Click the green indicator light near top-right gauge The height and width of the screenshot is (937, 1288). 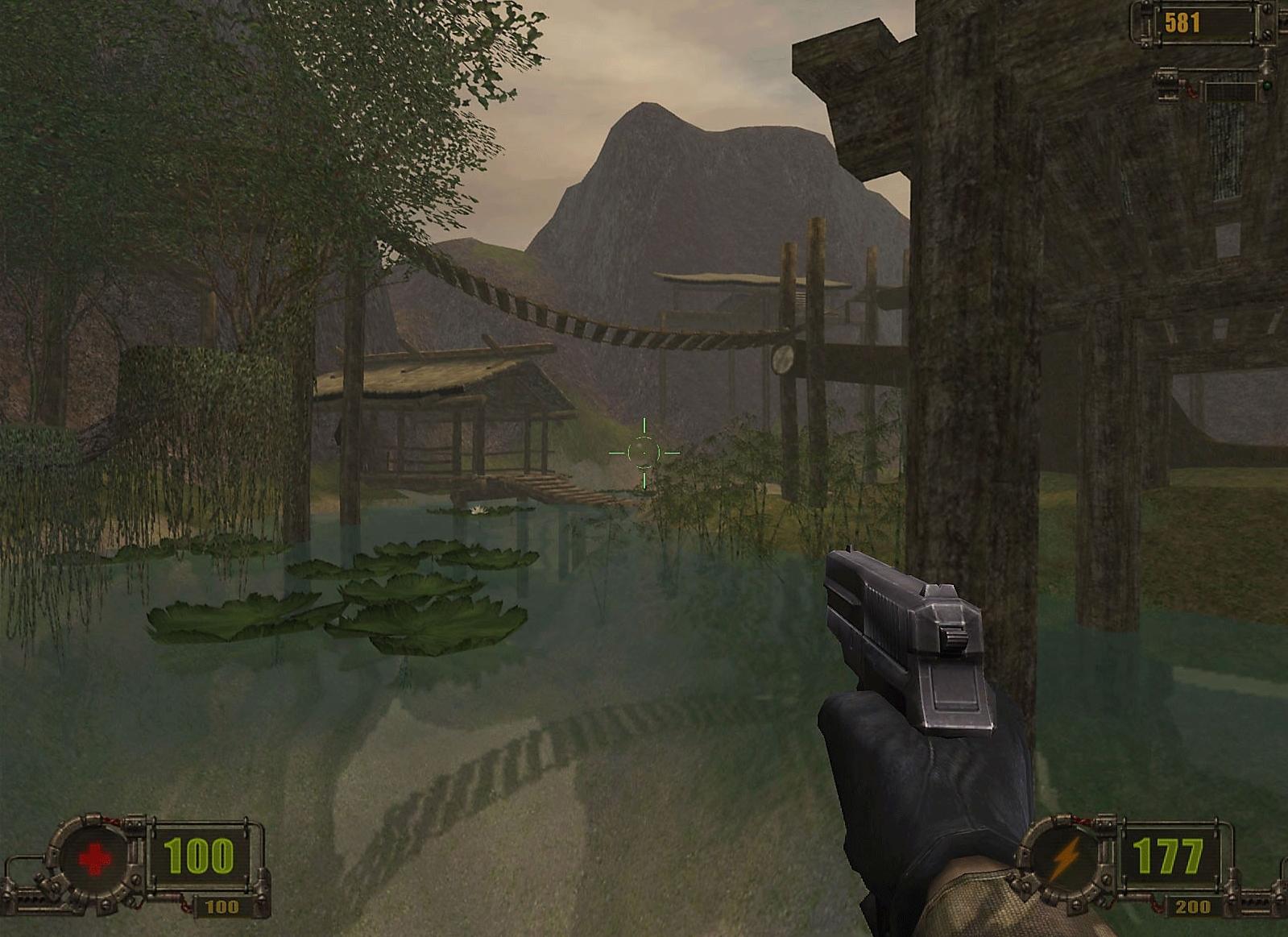tap(1267, 86)
